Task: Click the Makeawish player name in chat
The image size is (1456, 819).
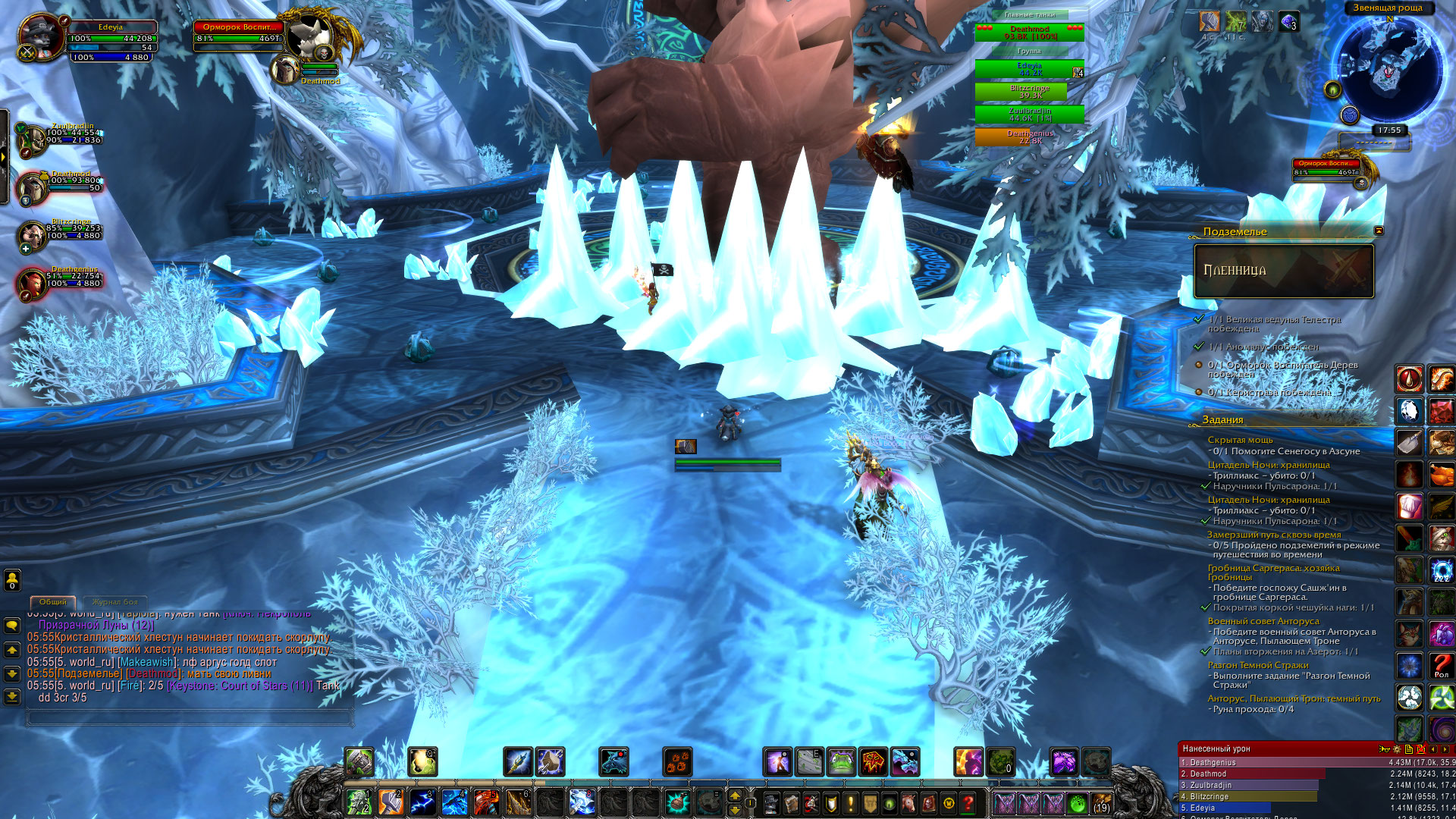Action: click(x=147, y=662)
